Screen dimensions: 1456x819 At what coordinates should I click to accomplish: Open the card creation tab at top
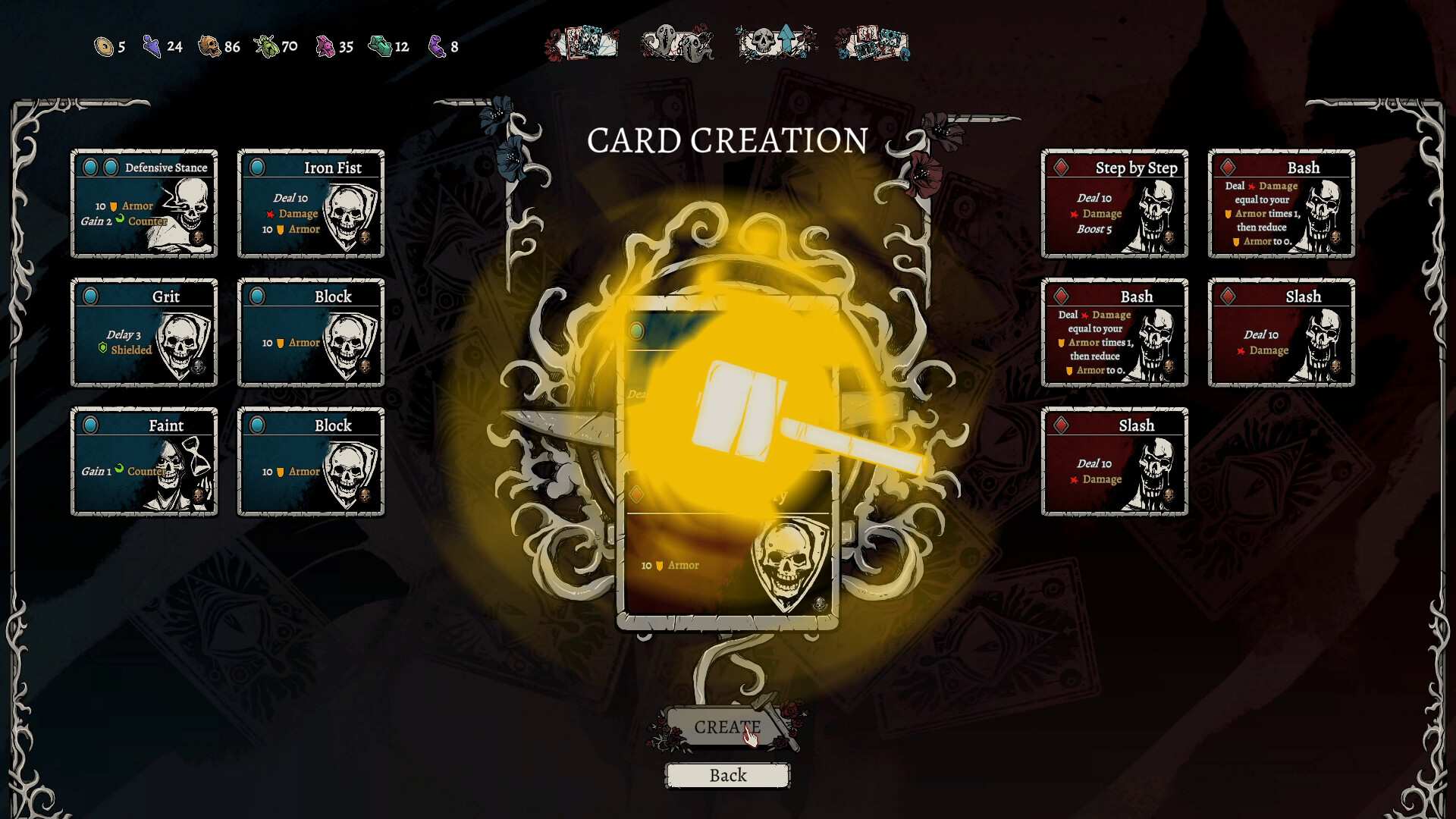[x=584, y=43]
